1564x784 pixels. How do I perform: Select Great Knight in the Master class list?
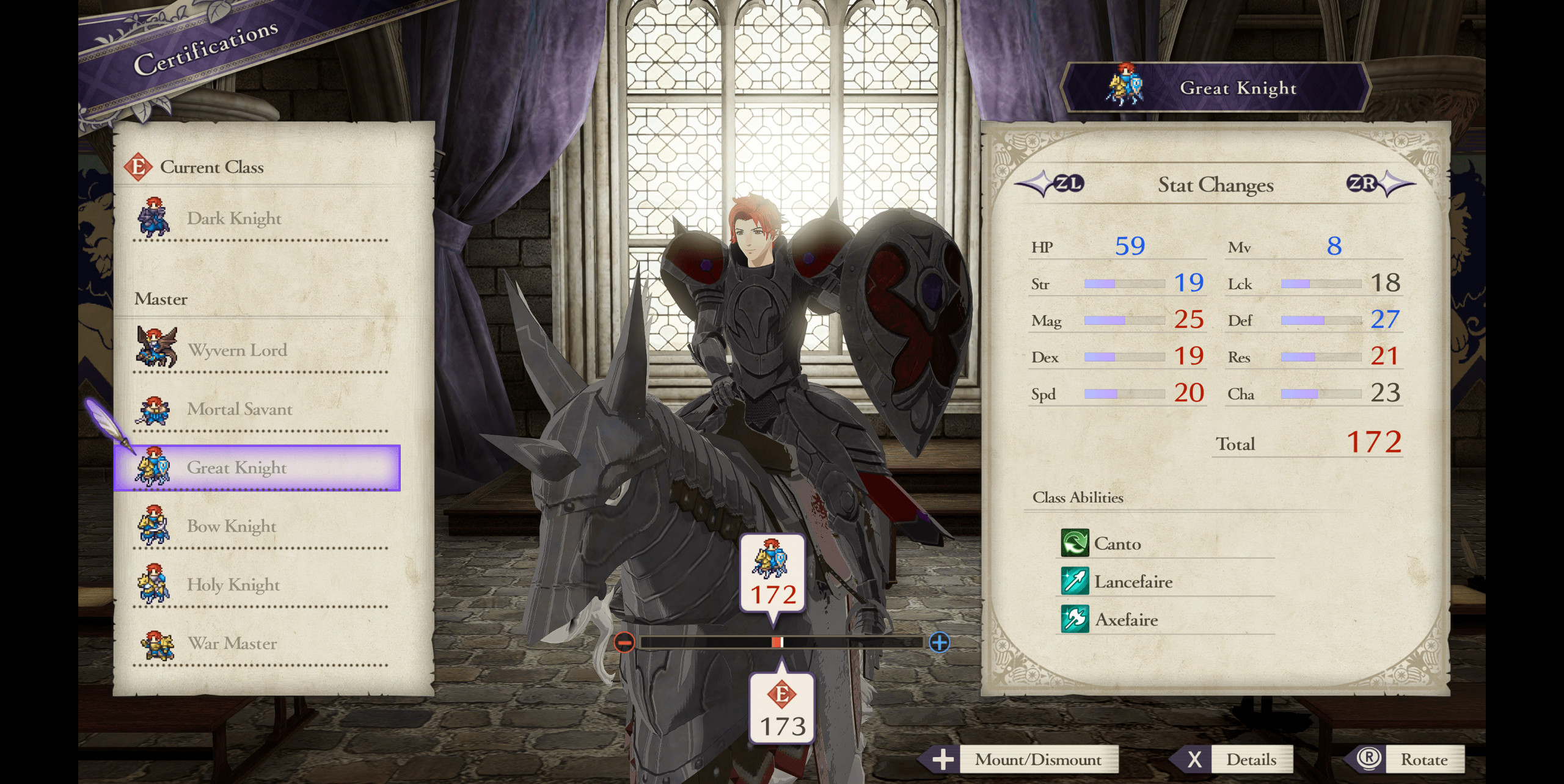[x=238, y=467]
